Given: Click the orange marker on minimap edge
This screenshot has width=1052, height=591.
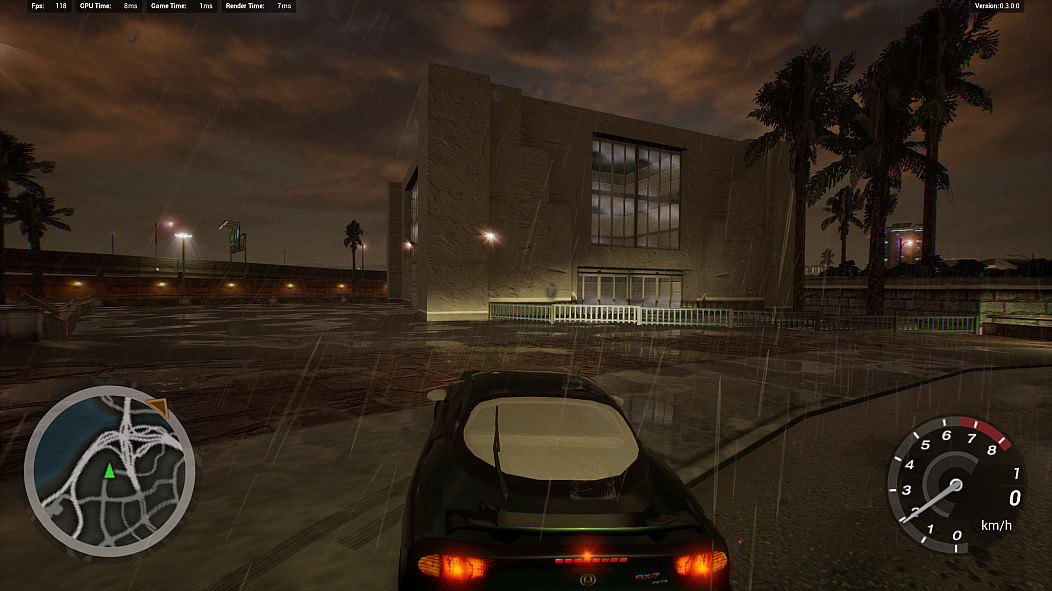Looking at the screenshot, I should (x=157, y=406).
